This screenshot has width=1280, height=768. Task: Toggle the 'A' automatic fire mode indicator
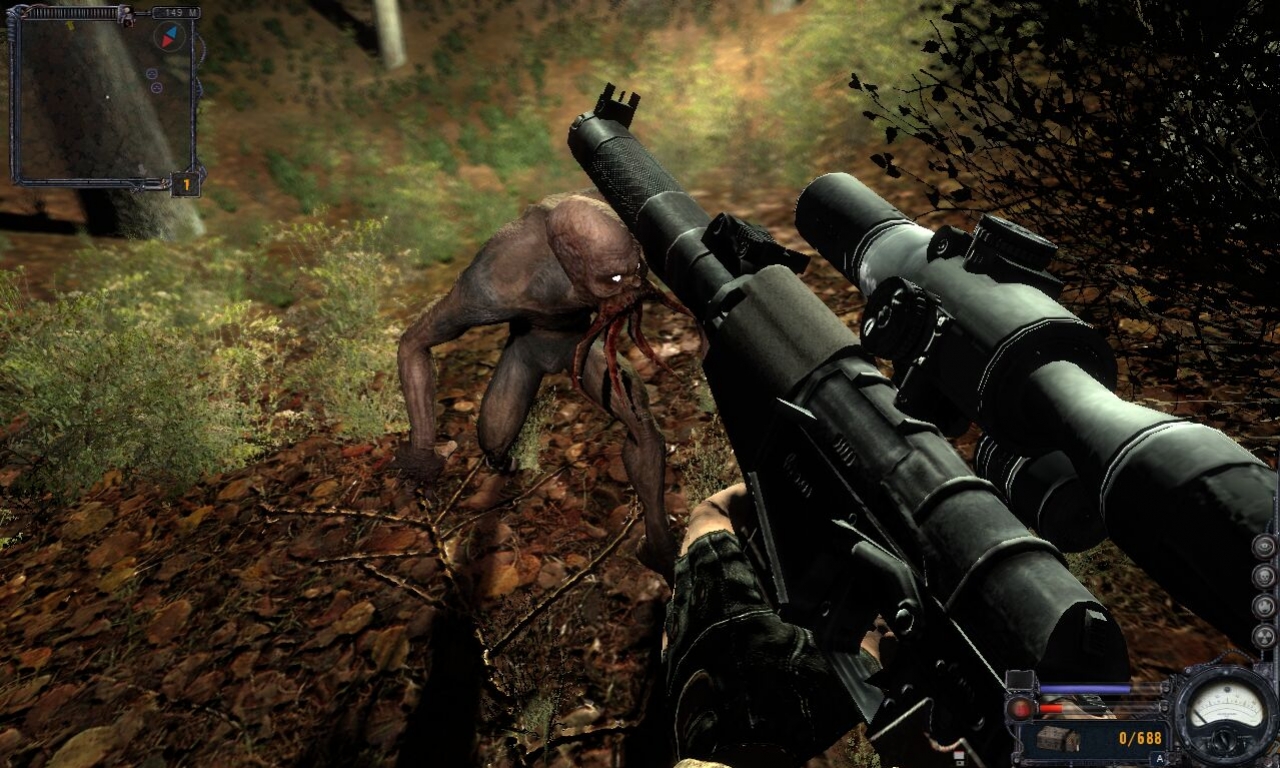(x=1158, y=758)
